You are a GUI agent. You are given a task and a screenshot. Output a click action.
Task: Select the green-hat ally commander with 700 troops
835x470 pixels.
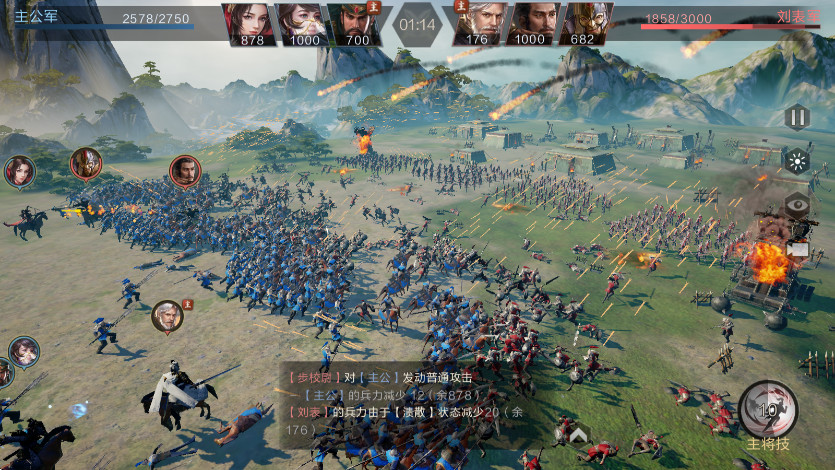pos(354,23)
